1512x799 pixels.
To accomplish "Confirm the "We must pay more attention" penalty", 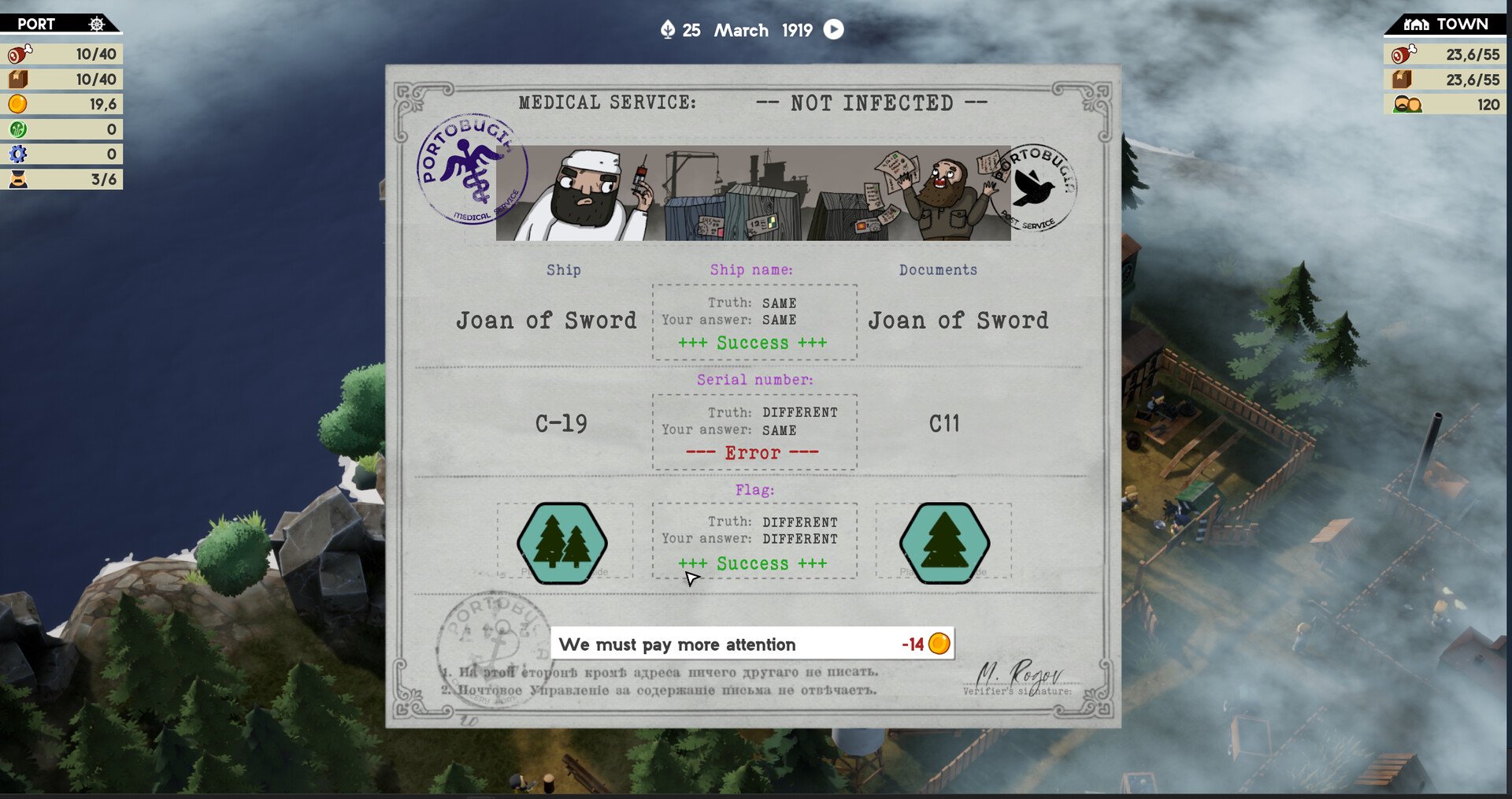I will [x=751, y=644].
